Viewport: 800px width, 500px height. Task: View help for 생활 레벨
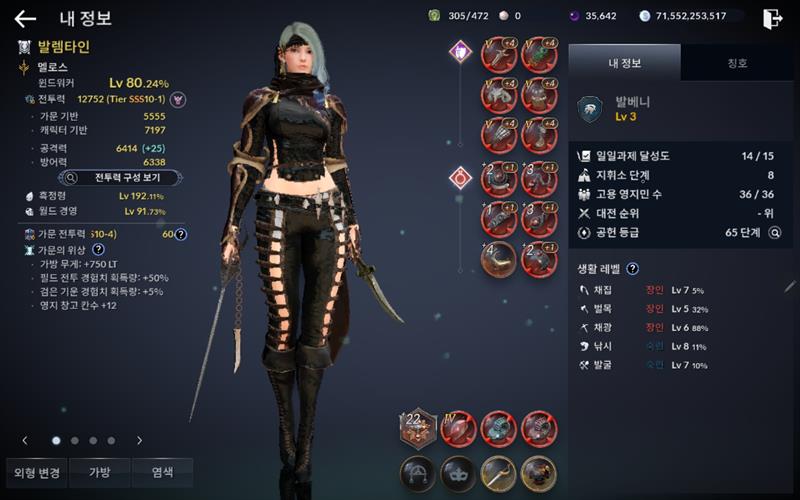click(632, 268)
